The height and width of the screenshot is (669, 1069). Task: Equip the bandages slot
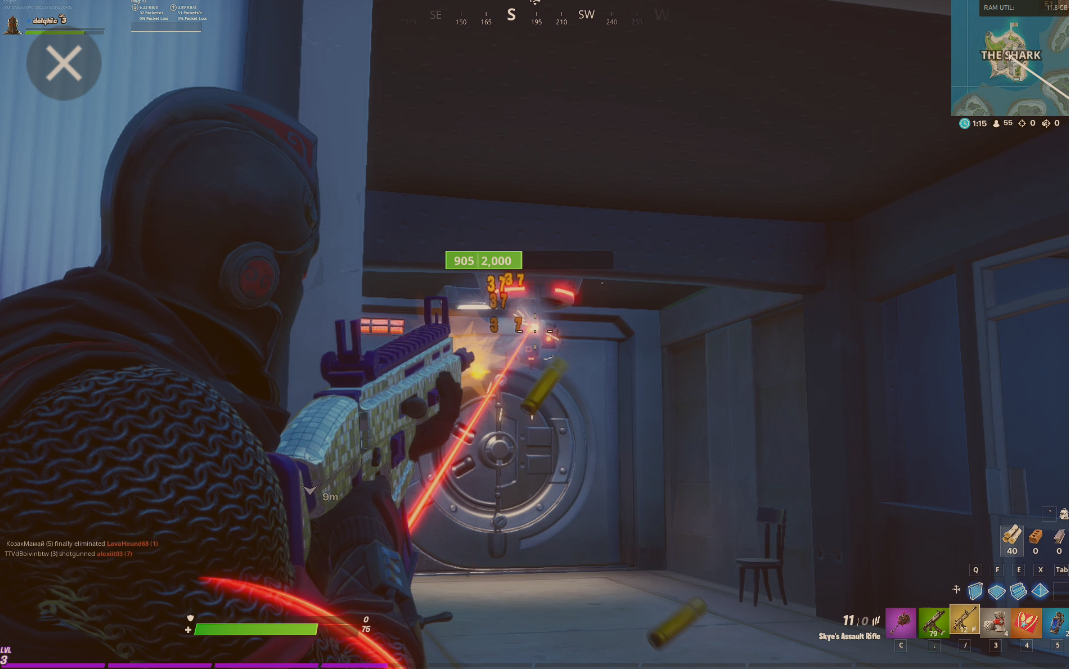[x=995, y=623]
